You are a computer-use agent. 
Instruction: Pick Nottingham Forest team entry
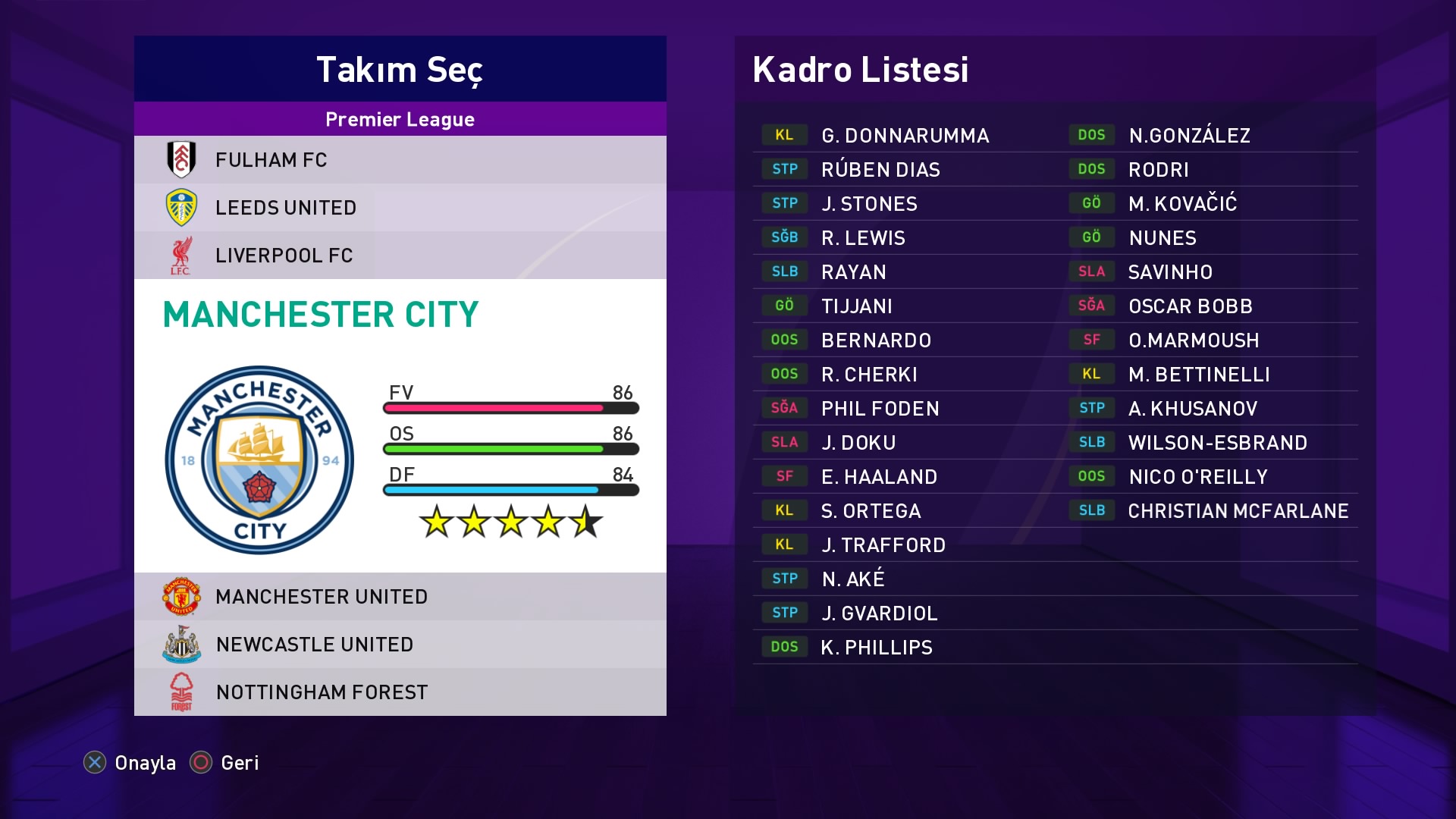[400, 692]
